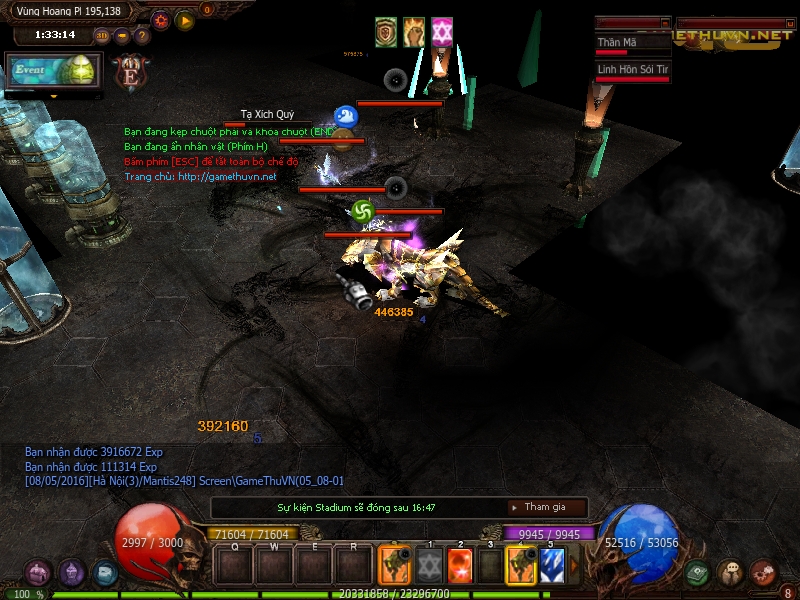Click the flaming fist buff icon

click(x=414, y=32)
